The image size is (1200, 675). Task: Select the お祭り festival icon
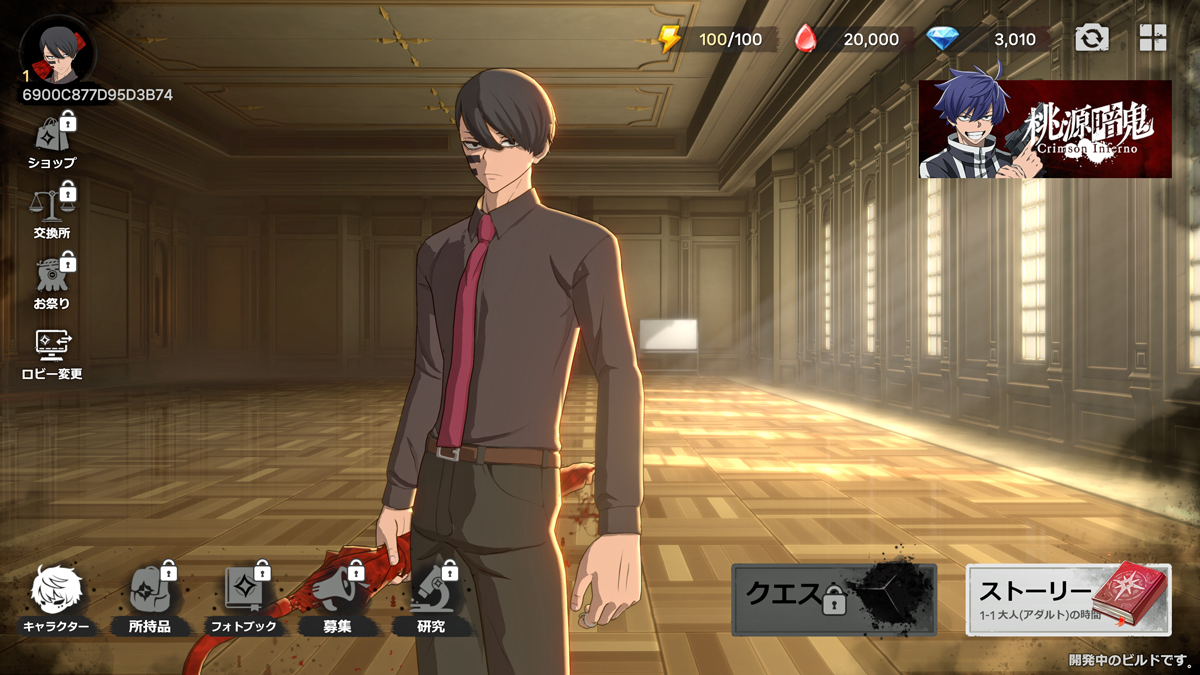click(x=53, y=280)
